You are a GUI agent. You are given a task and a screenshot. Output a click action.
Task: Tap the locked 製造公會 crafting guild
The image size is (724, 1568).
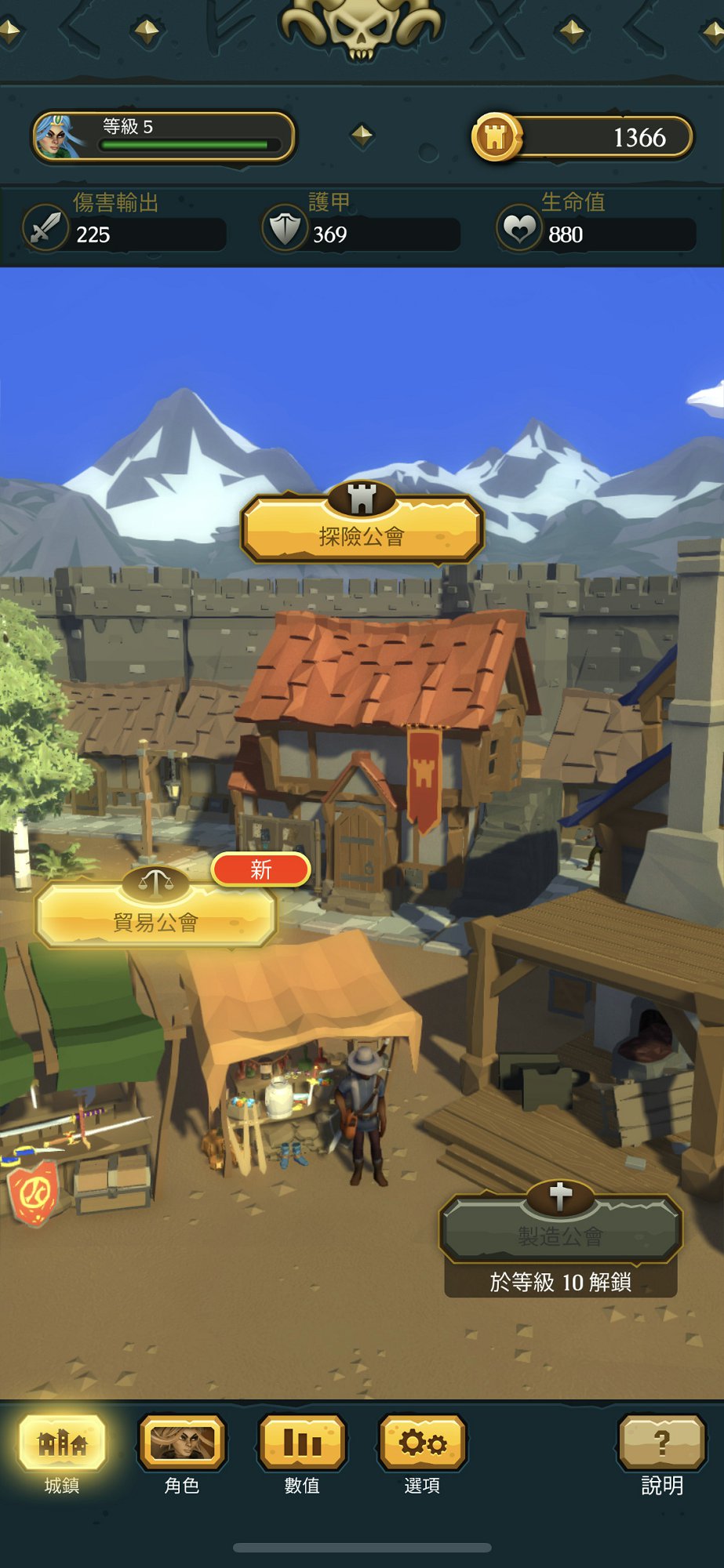[x=560, y=1230]
